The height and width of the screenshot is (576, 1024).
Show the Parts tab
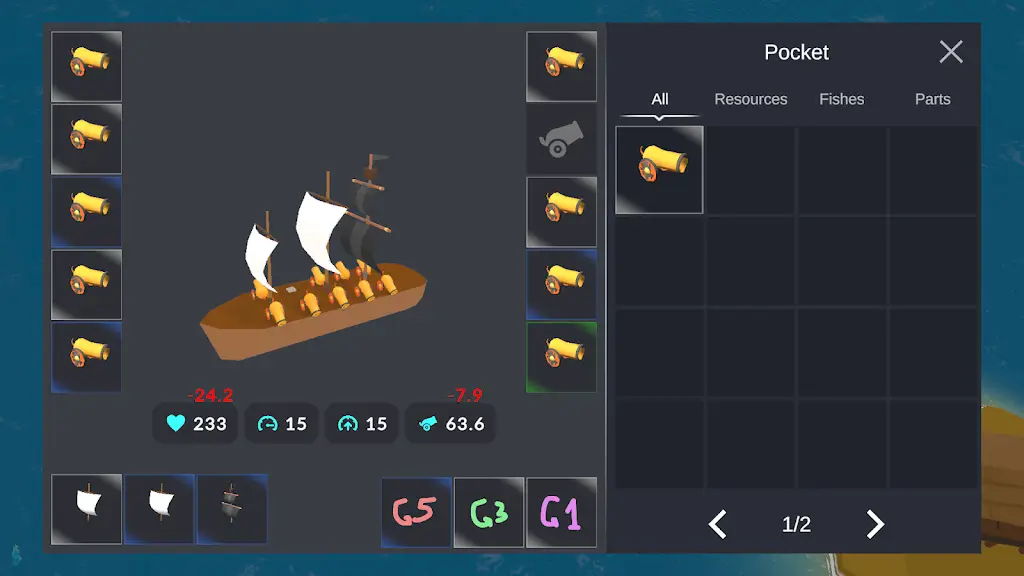[x=932, y=99]
